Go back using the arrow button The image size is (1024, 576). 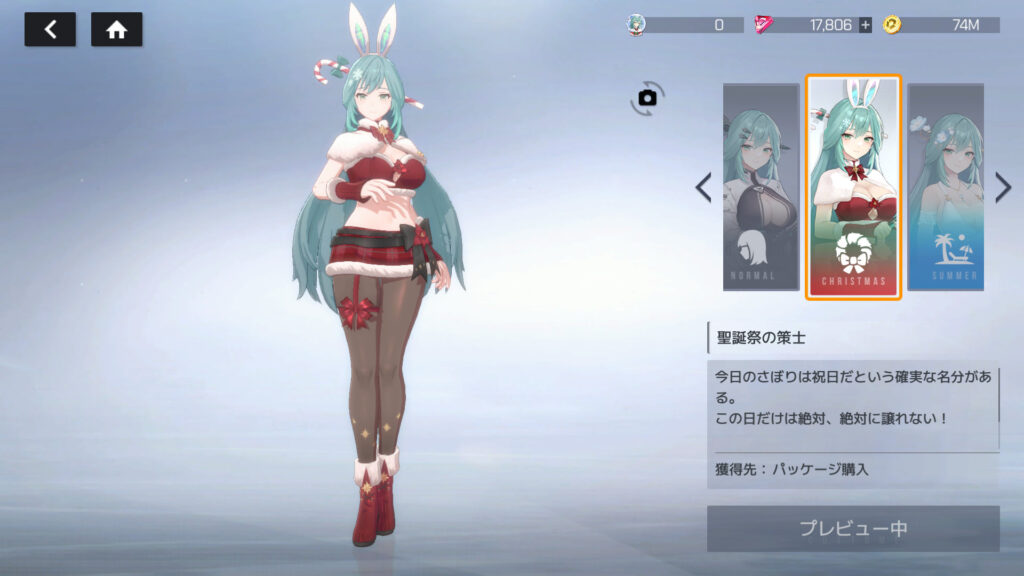[x=50, y=30]
